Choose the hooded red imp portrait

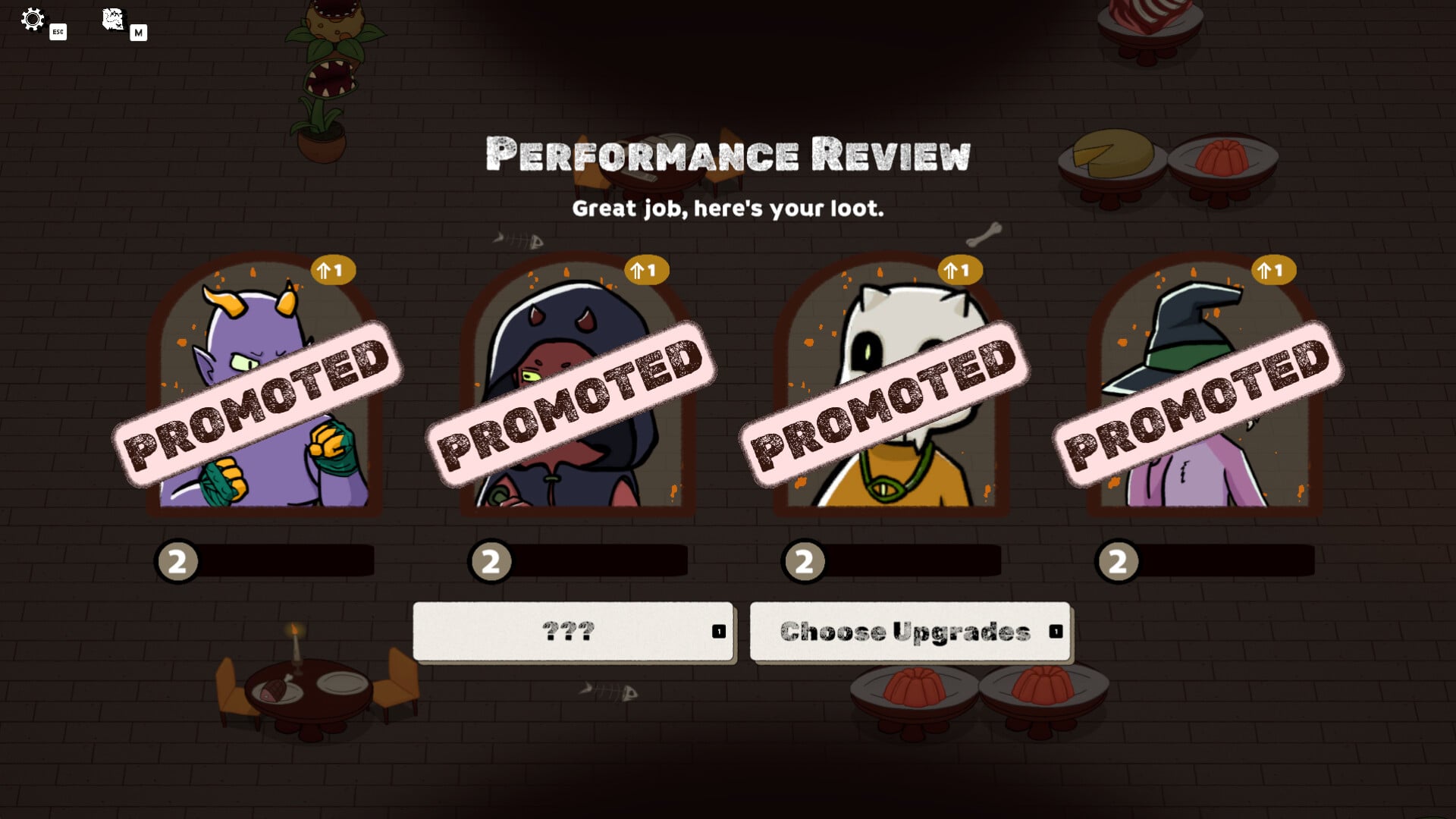click(x=577, y=387)
